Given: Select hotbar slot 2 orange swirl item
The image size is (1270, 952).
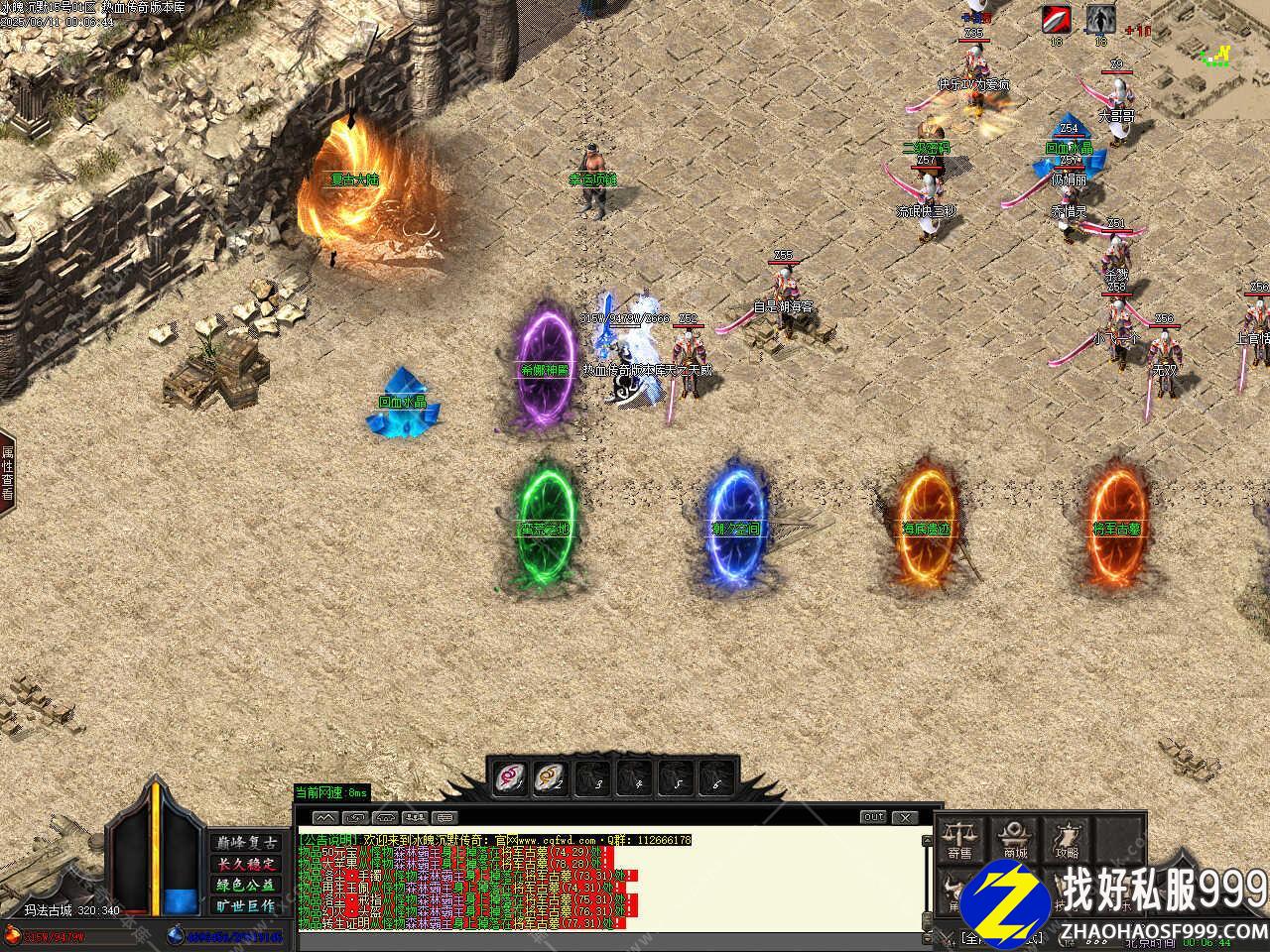Looking at the screenshot, I should (x=550, y=776).
